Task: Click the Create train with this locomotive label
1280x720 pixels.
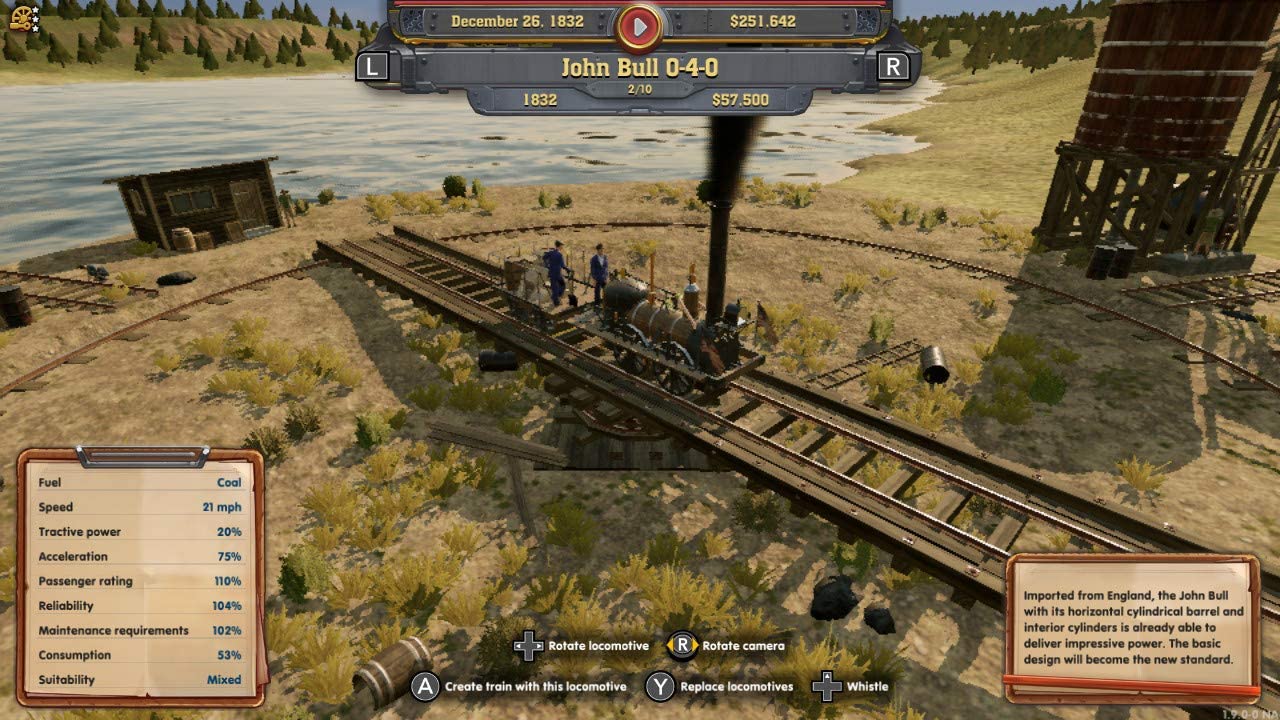Action: point(534,687)
